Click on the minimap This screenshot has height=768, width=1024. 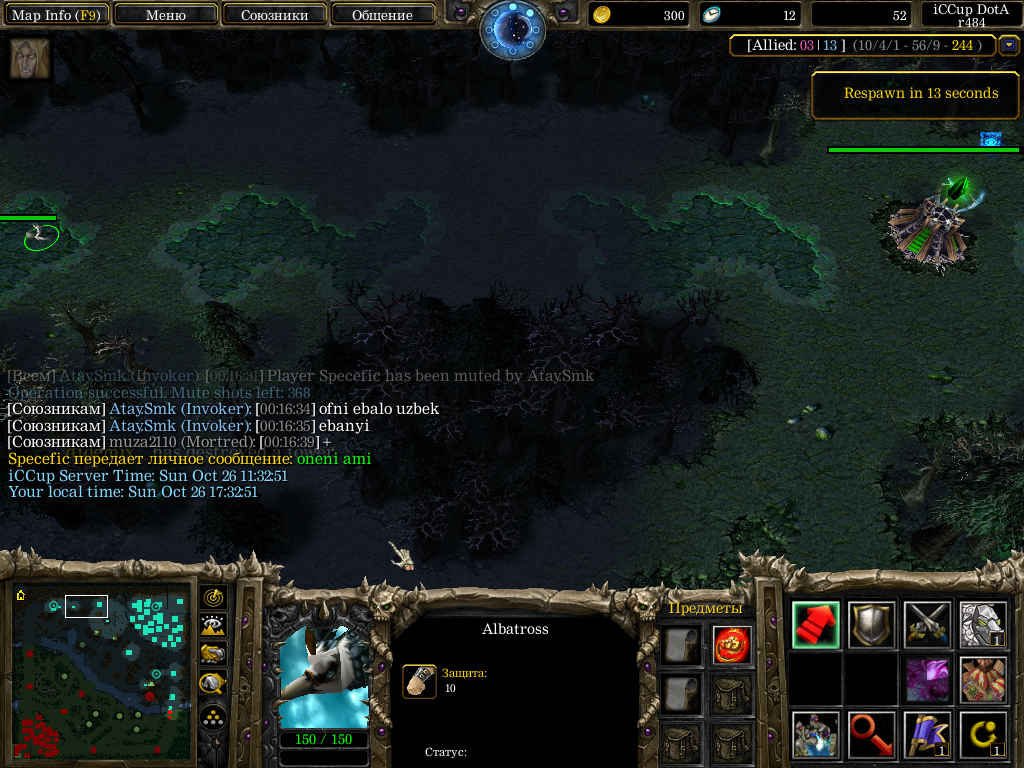(103, 672)
